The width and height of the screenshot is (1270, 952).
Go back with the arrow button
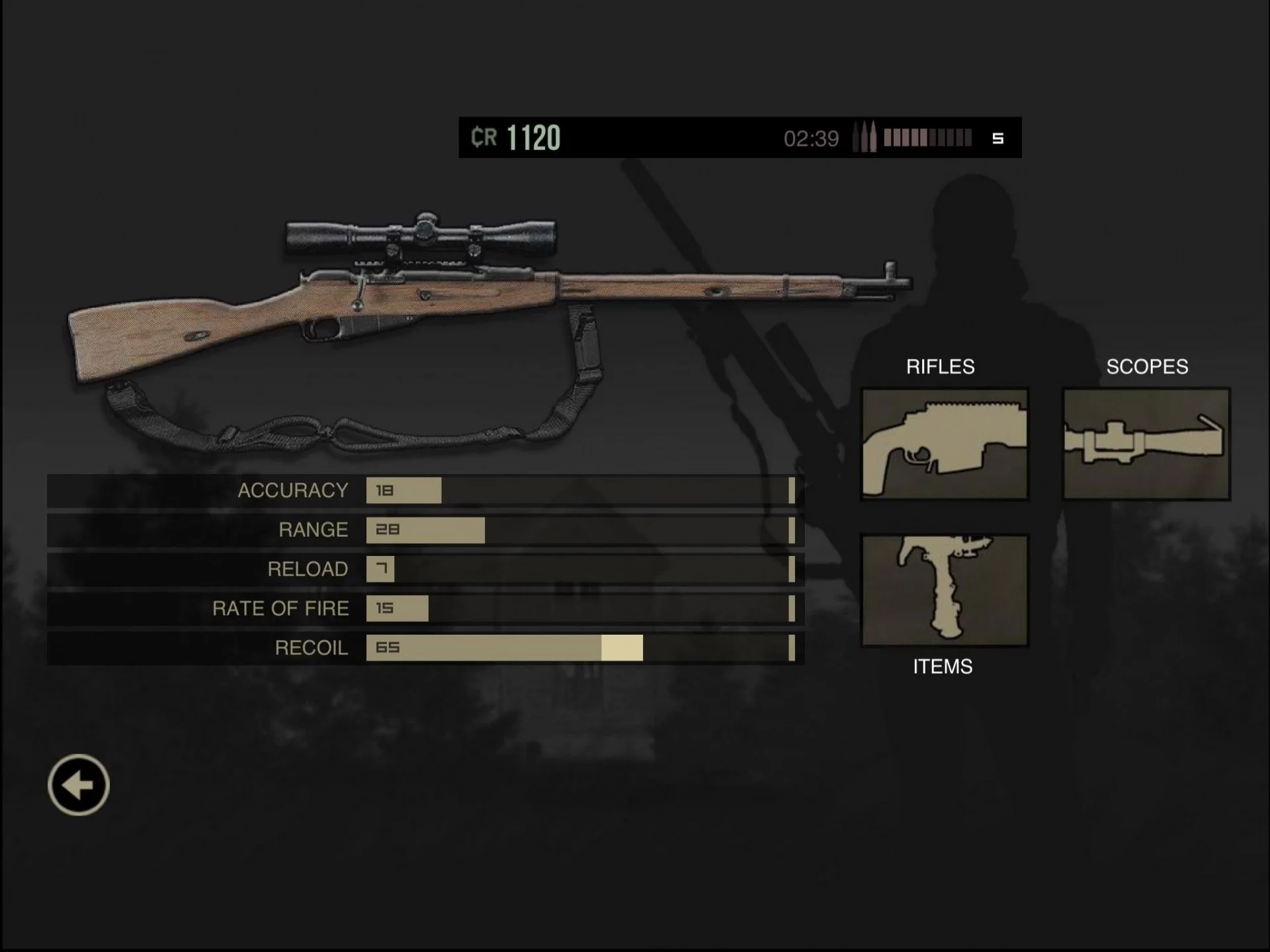[x=79, y=785]
